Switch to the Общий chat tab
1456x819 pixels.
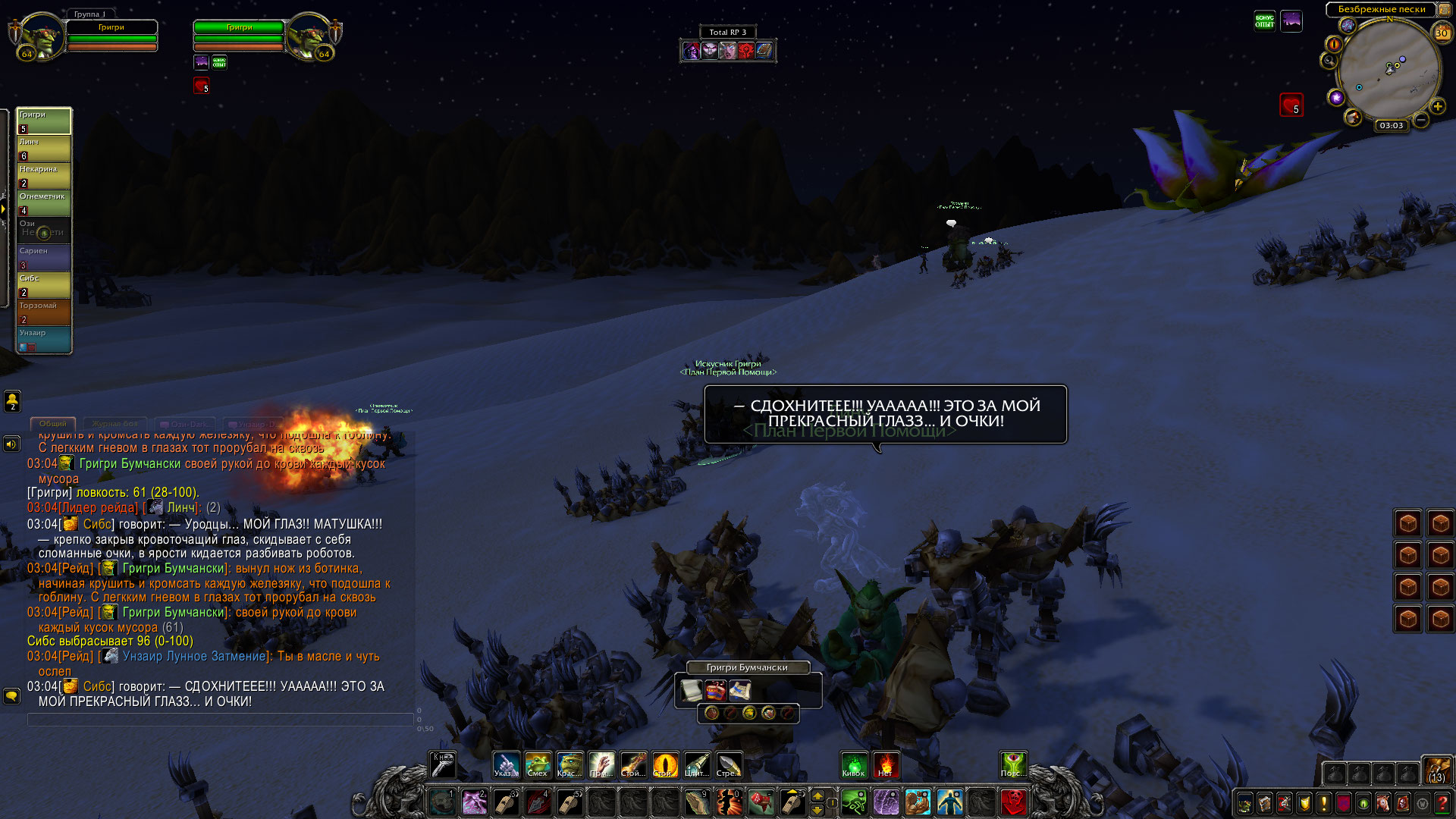click(x=53, y=424)
